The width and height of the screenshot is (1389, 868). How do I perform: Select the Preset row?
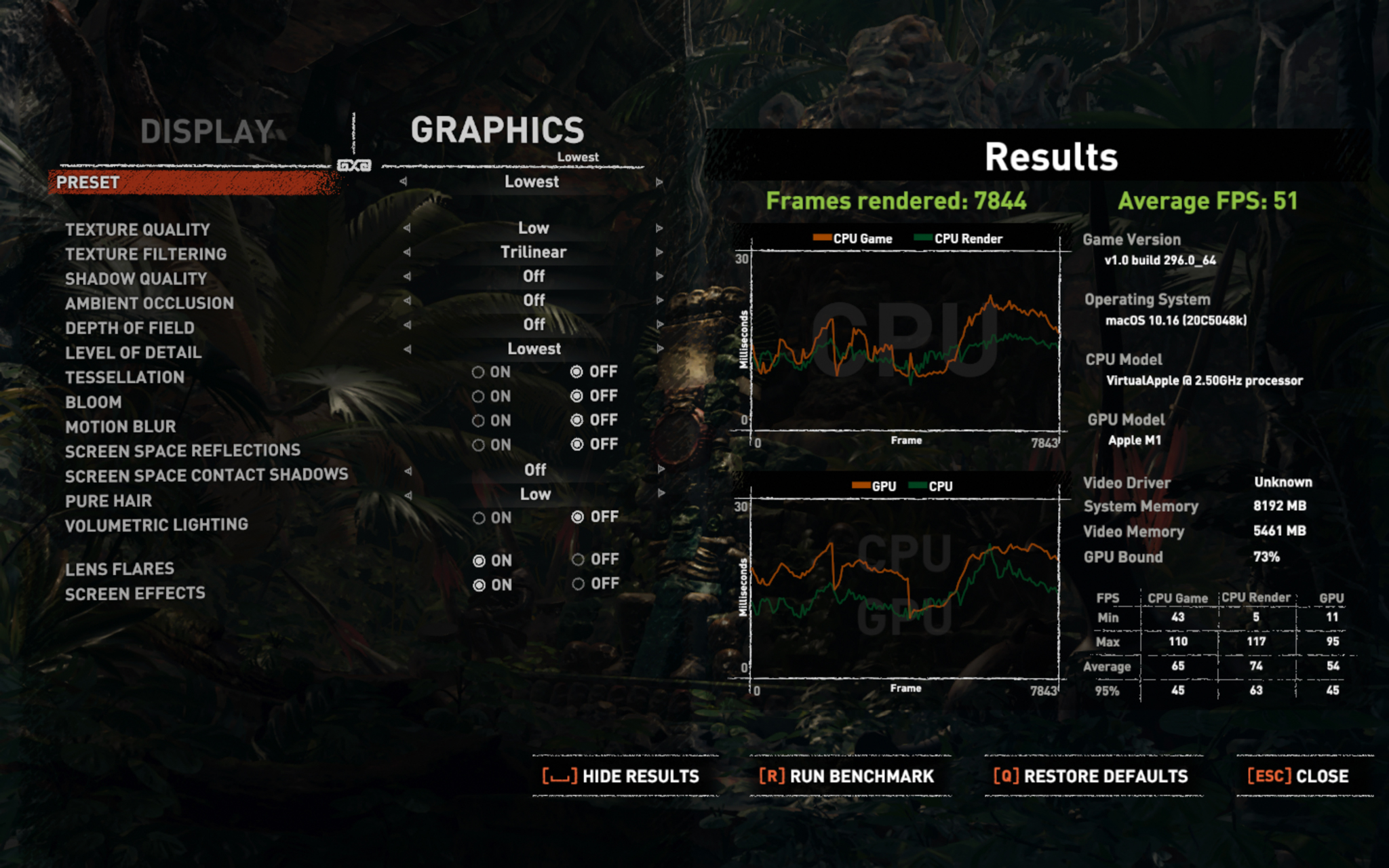pyautogui.click(x=194, y=182)
